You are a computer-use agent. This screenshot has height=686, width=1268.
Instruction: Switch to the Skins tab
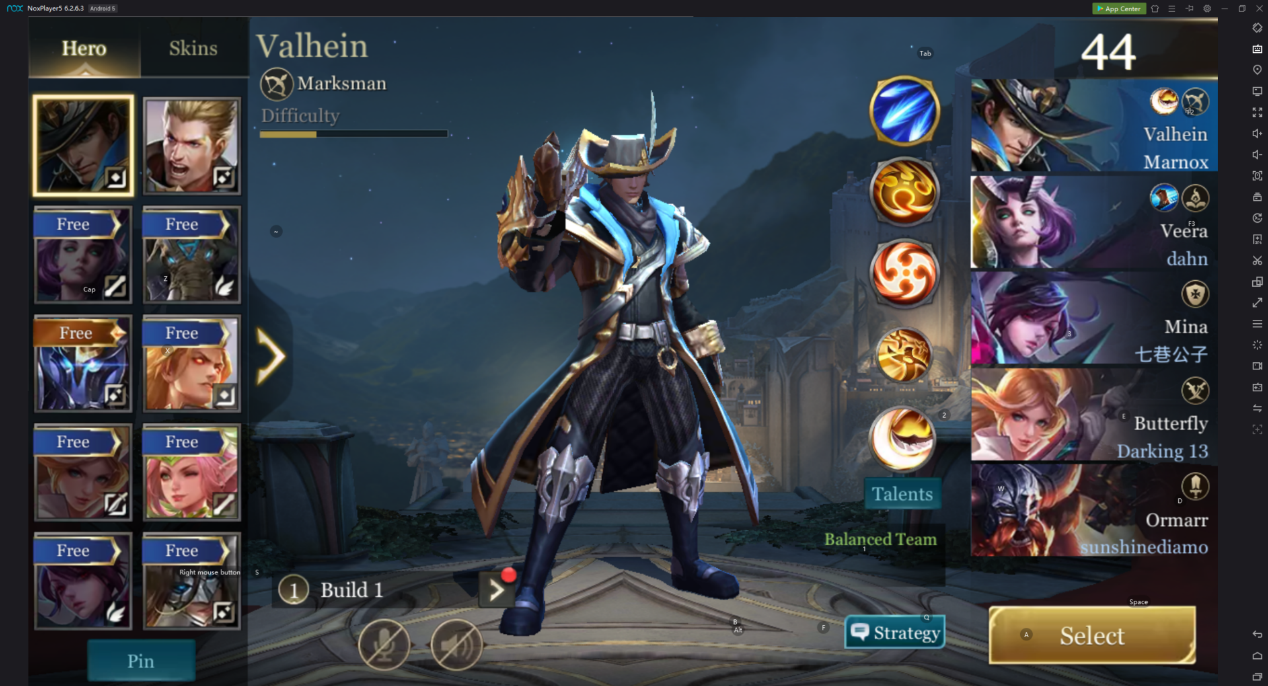(x=193, y=48)
